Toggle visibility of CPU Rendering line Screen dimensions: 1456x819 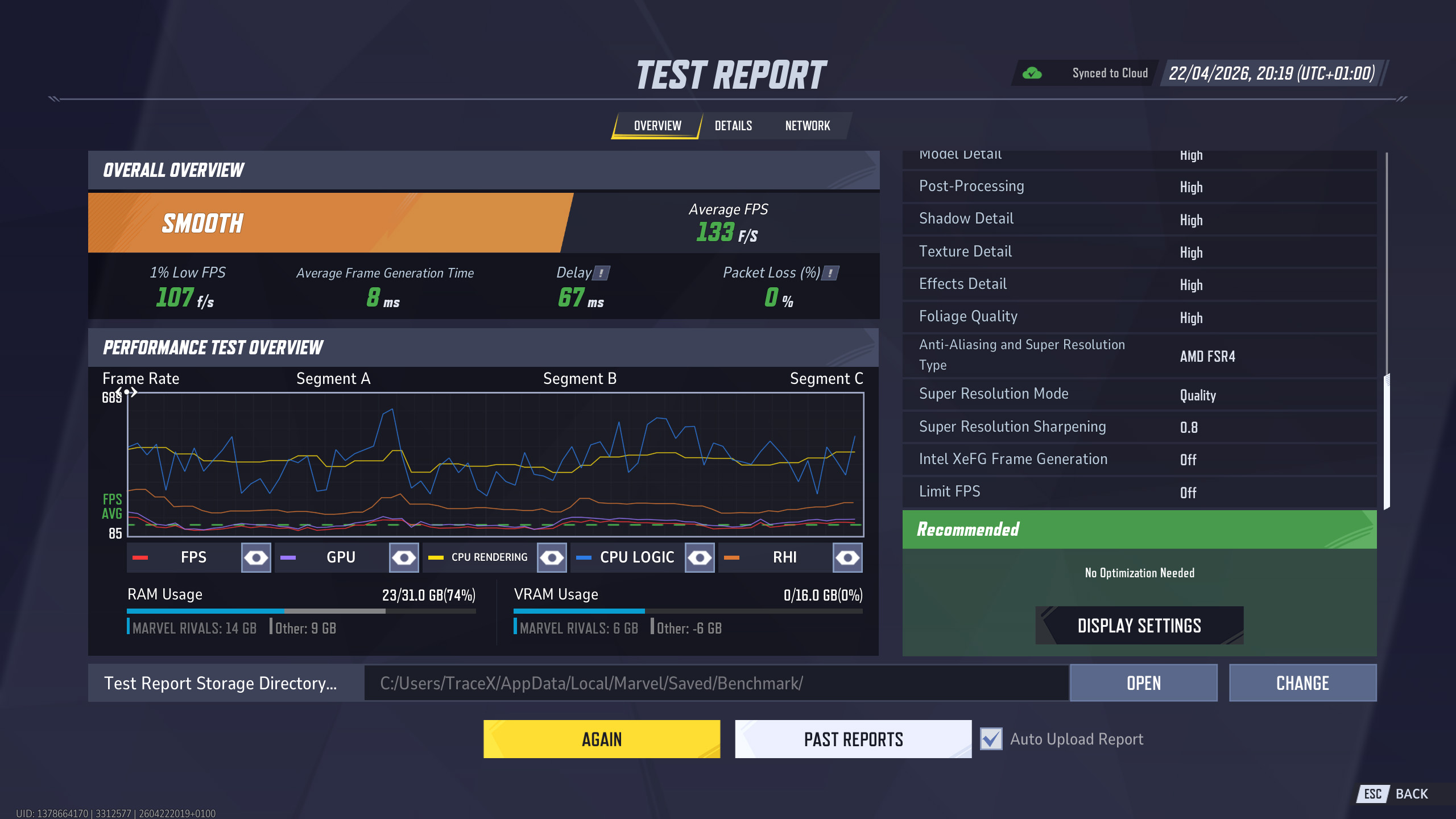[552, 557]
